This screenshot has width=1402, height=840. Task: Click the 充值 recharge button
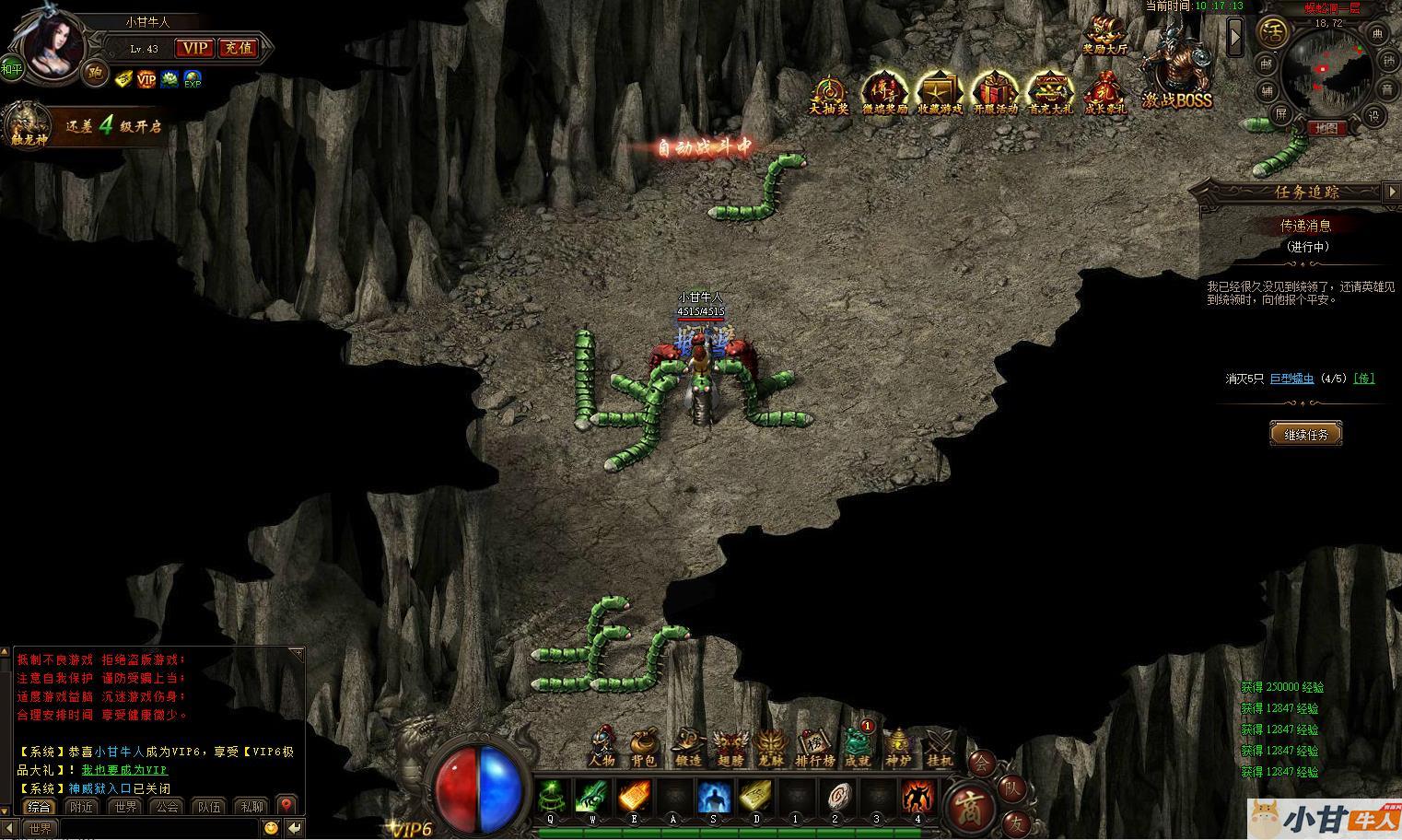pos(238,48)
